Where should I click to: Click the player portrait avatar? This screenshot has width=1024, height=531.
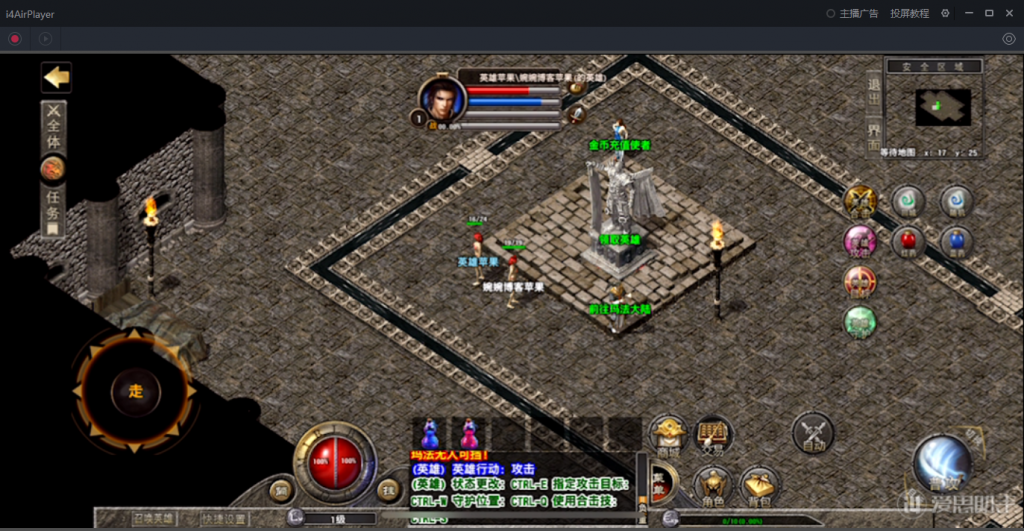pyautogui.click(x=441, y=100)
